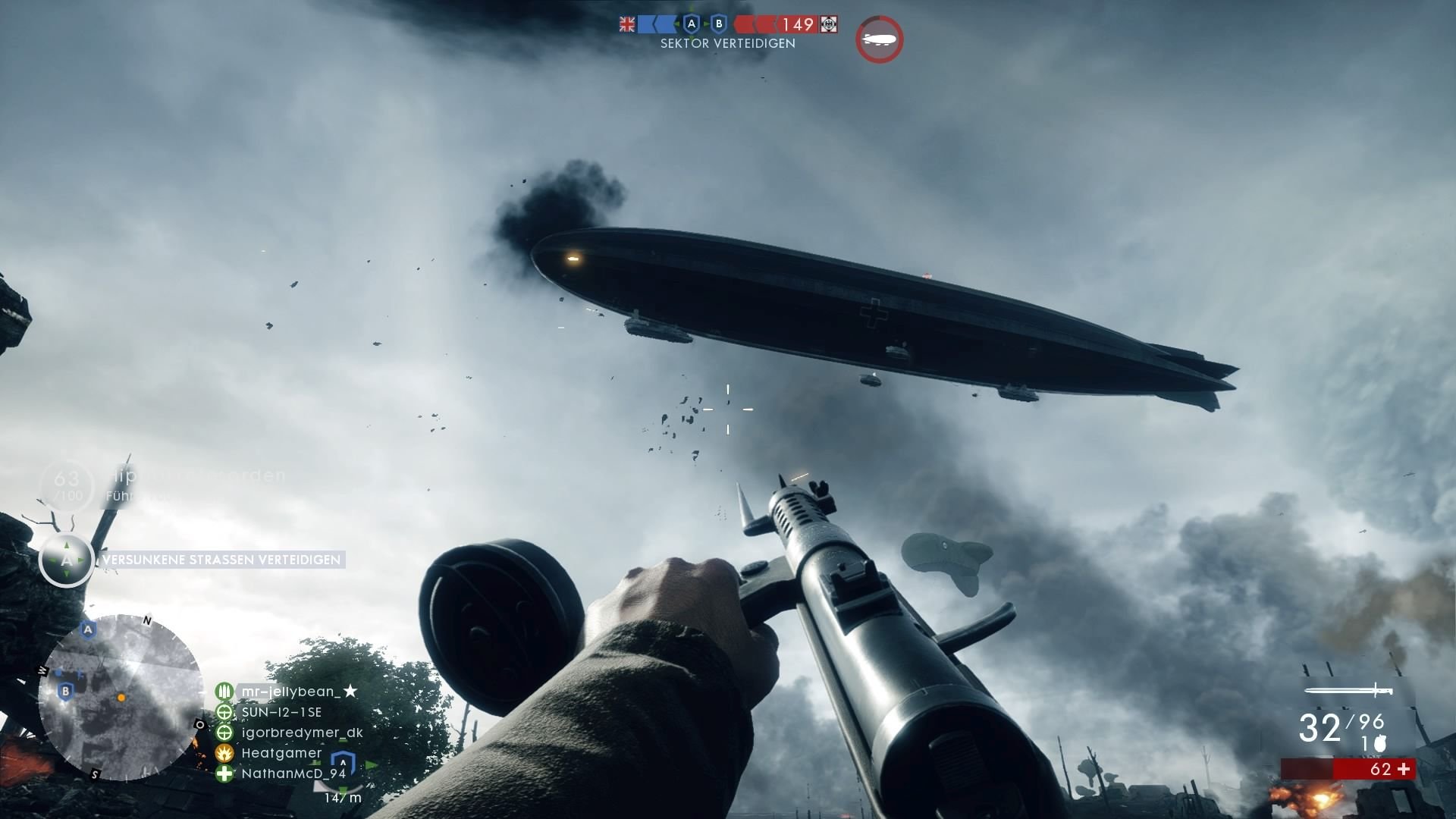Select the scout class icon next to SUN-I2-1SE
This screenshot has width=1456, height=819.
tap(224, 712)
